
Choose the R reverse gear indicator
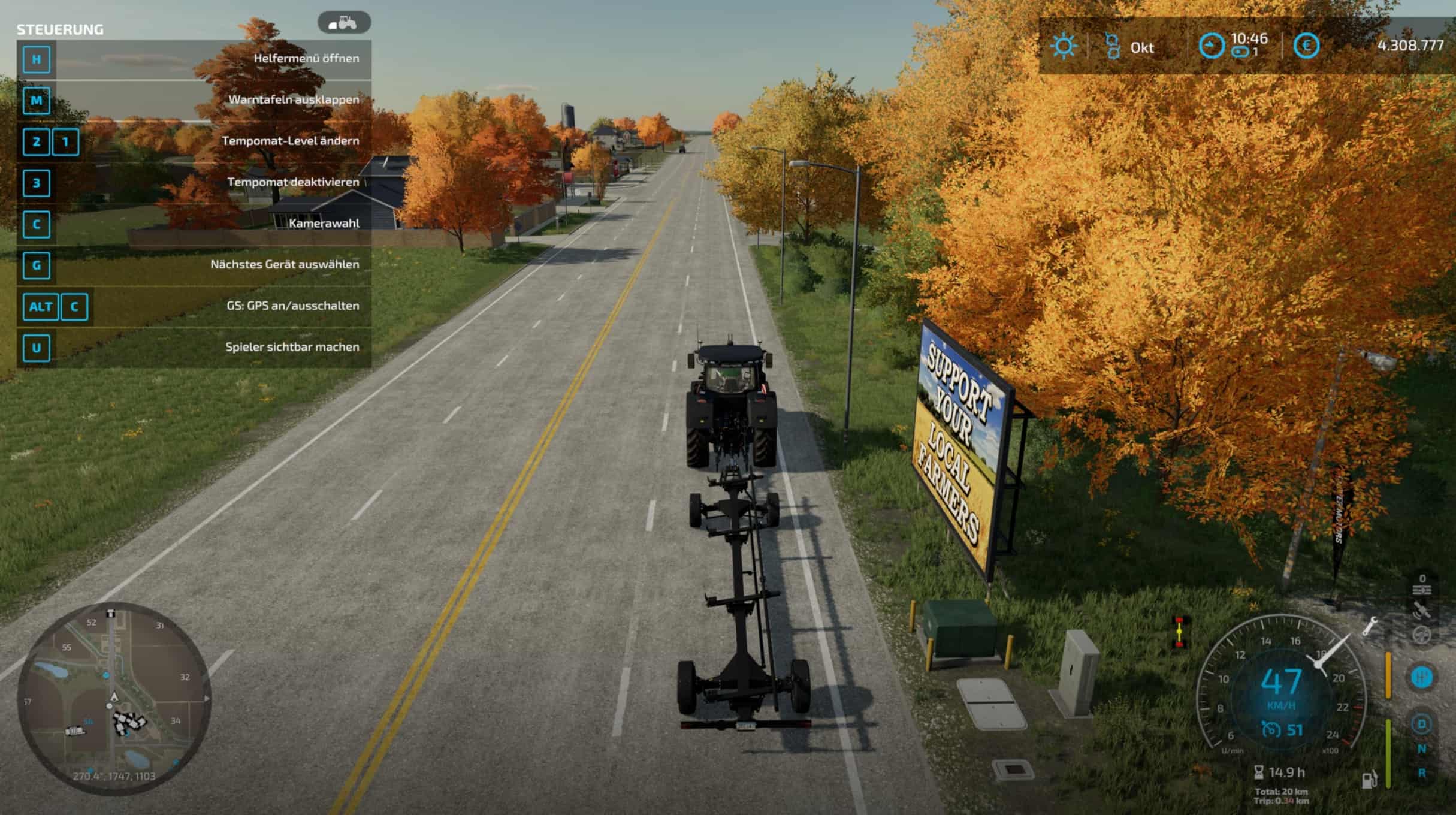tap(1422, 773)
